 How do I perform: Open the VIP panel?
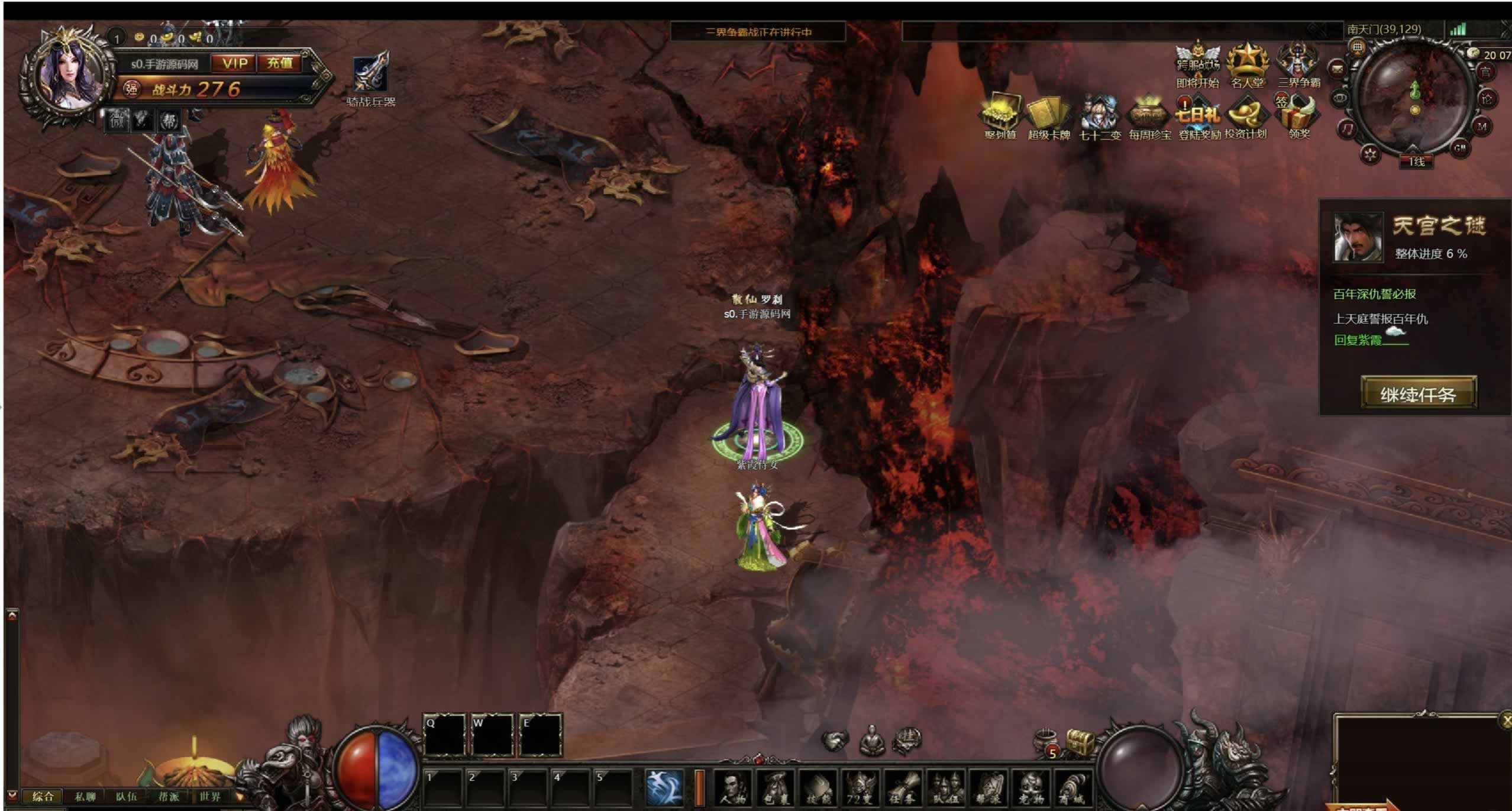(x=235, y=63)
